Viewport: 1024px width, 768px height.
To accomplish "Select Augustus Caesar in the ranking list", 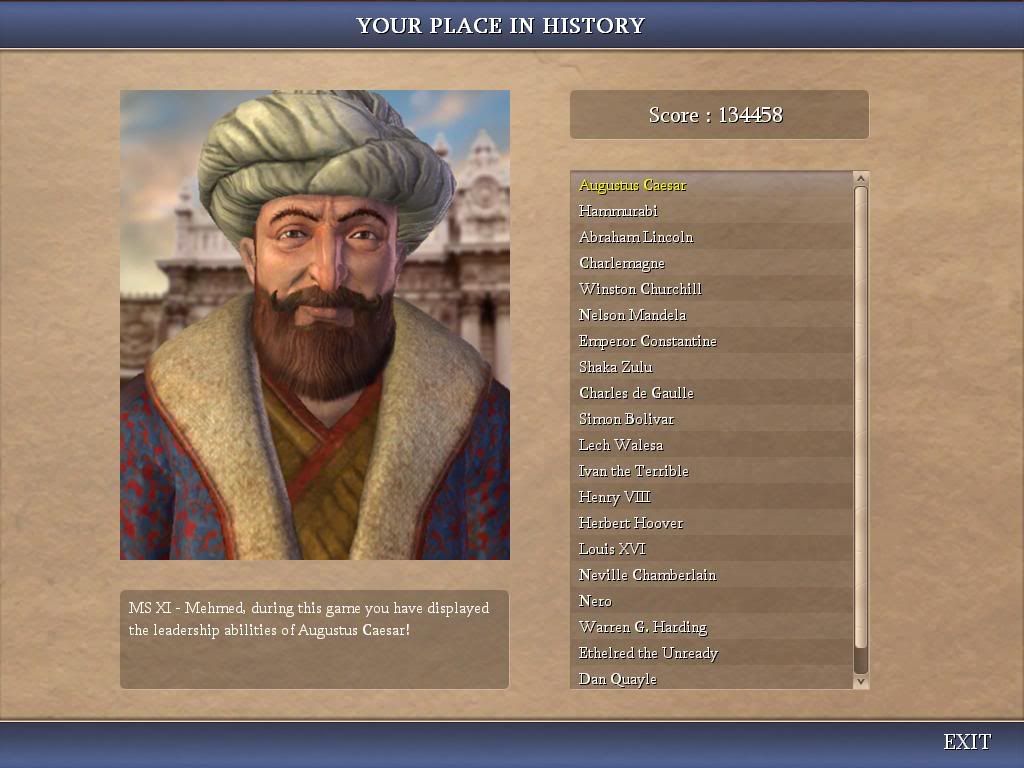I will [x=632, y=185].
